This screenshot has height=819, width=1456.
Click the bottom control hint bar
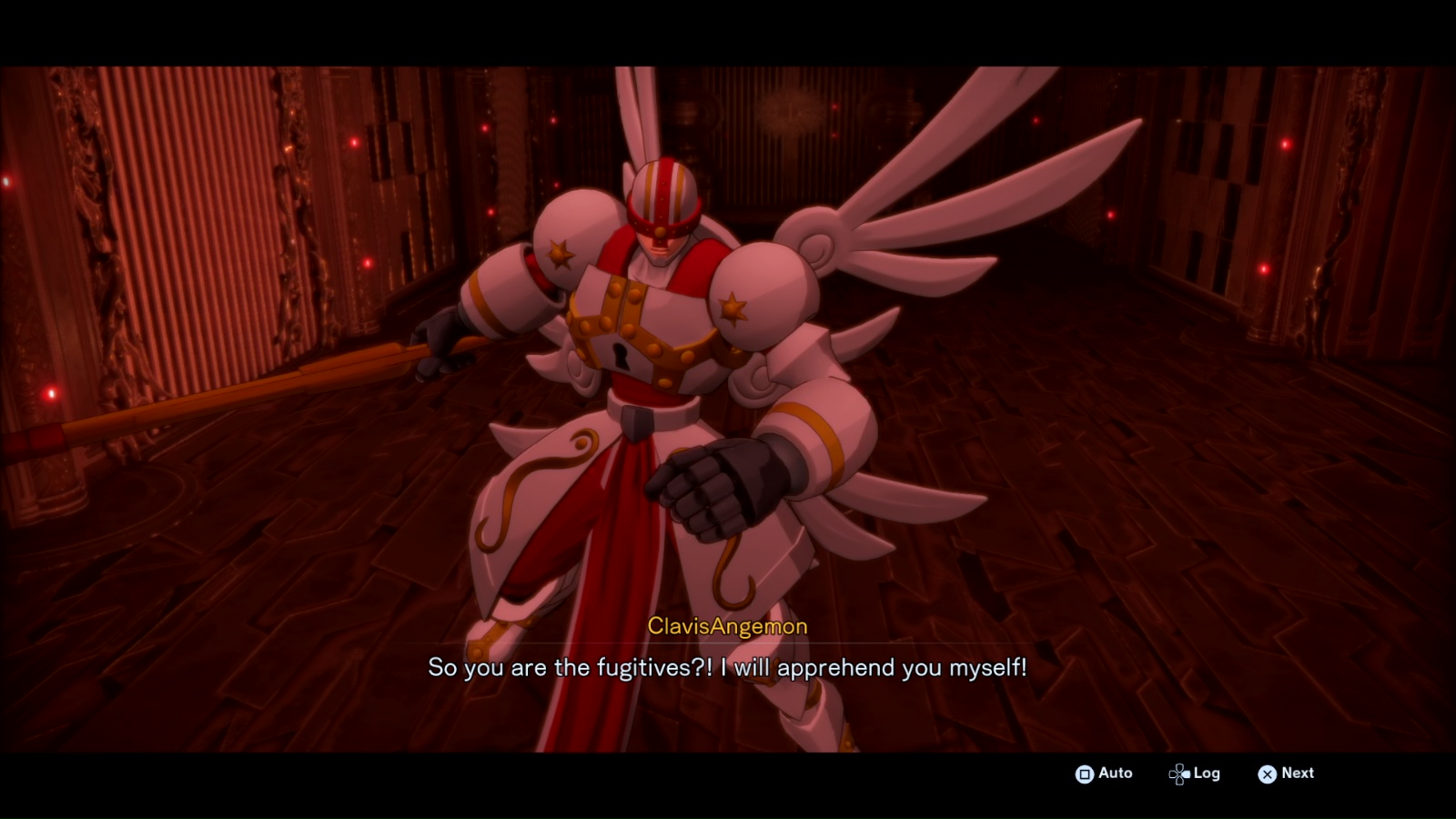1183,773
